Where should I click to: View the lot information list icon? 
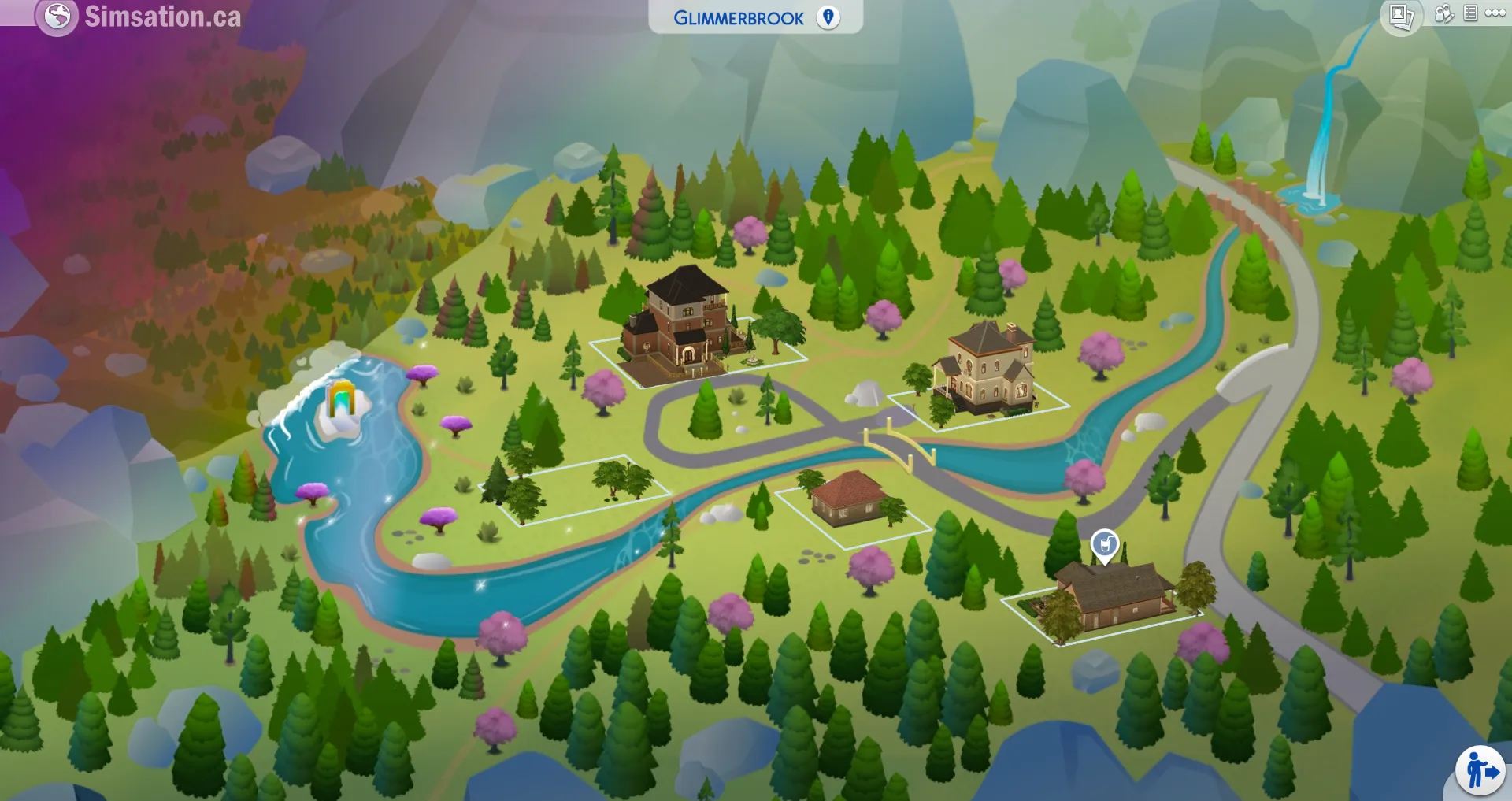[1470, 13]
